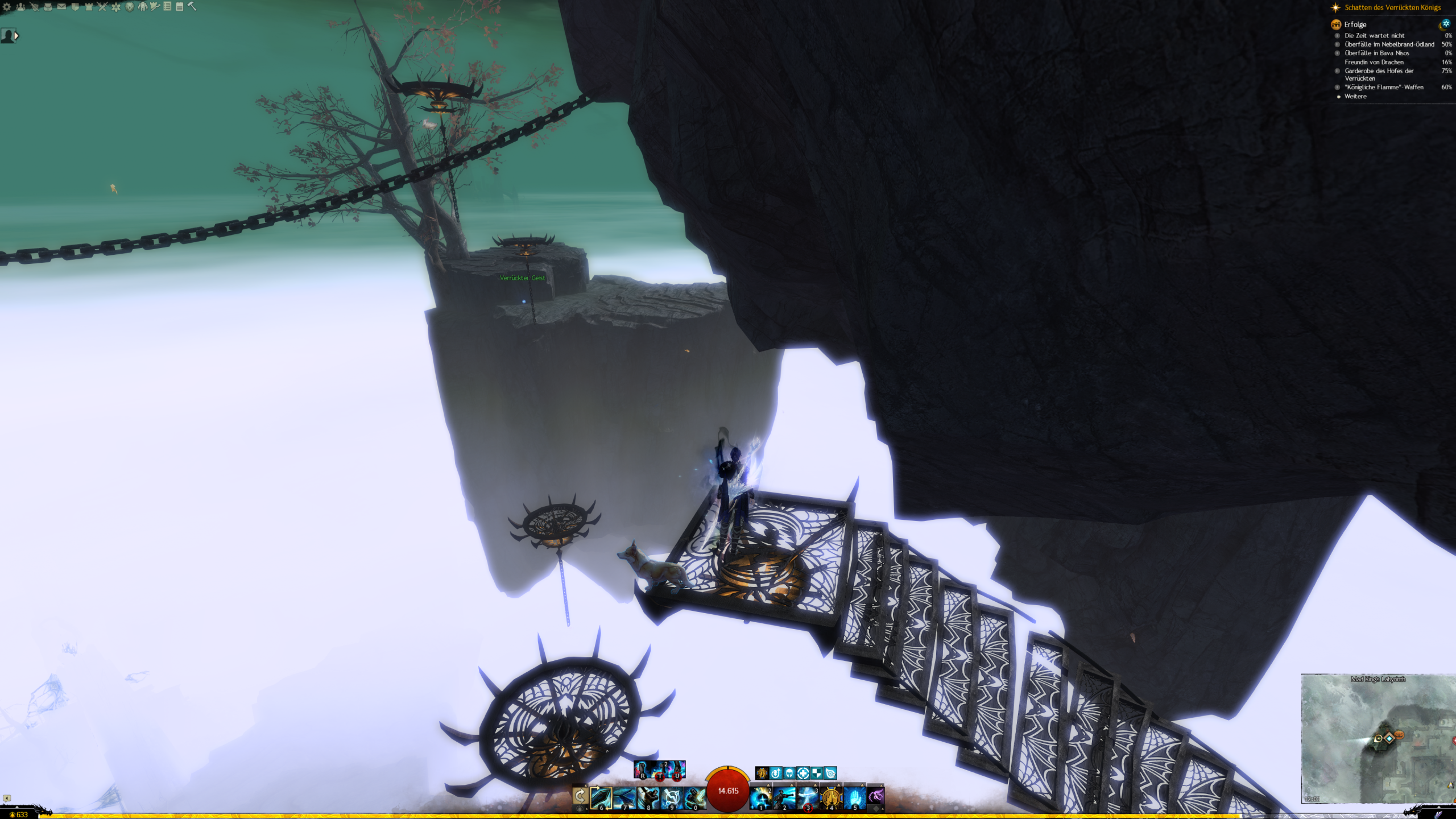Click the 'Freundin von Drachen' achievement
1456x819 pixels.
1374,62
